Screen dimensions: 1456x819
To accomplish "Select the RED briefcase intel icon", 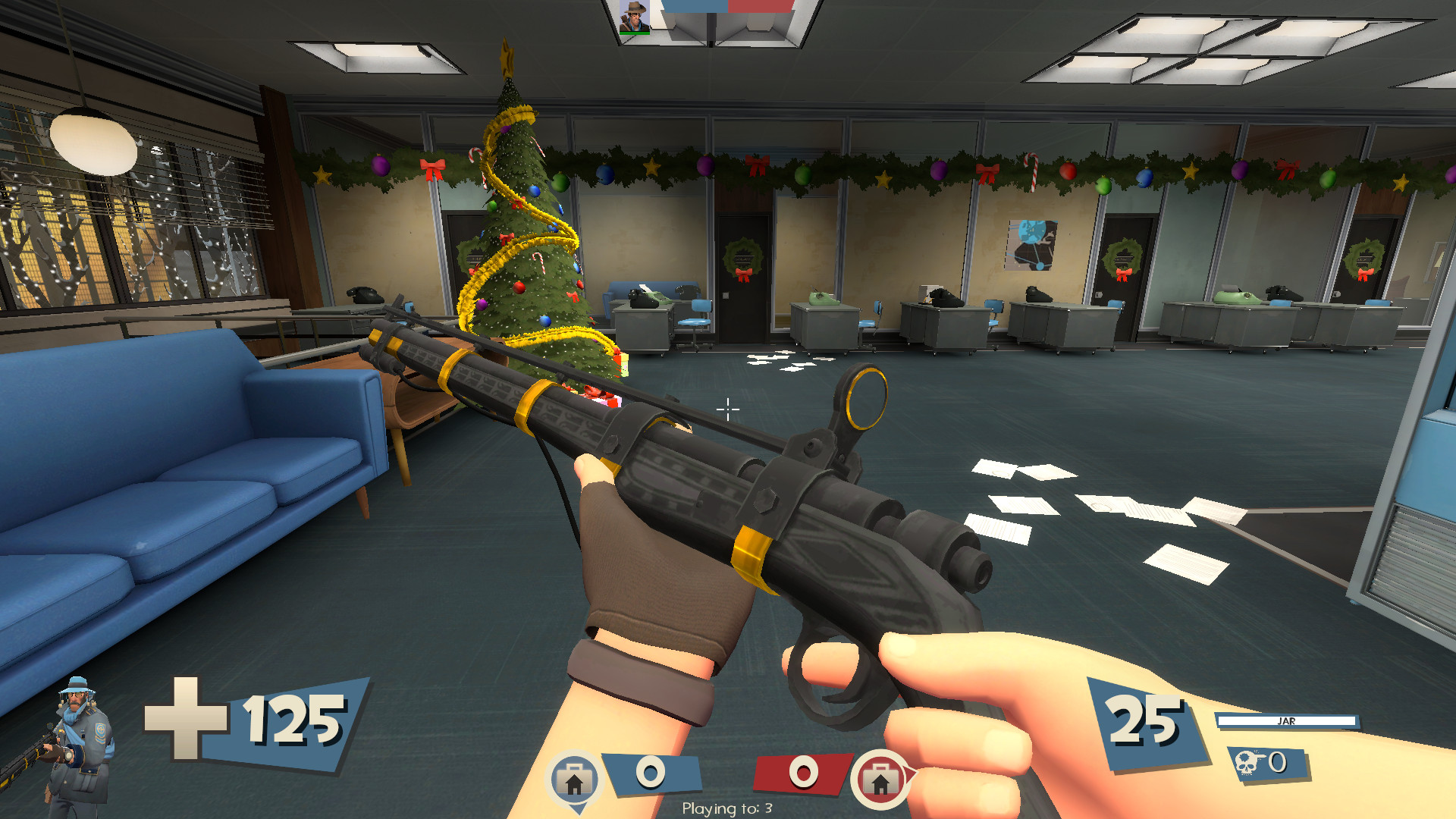I will point(880,777).
